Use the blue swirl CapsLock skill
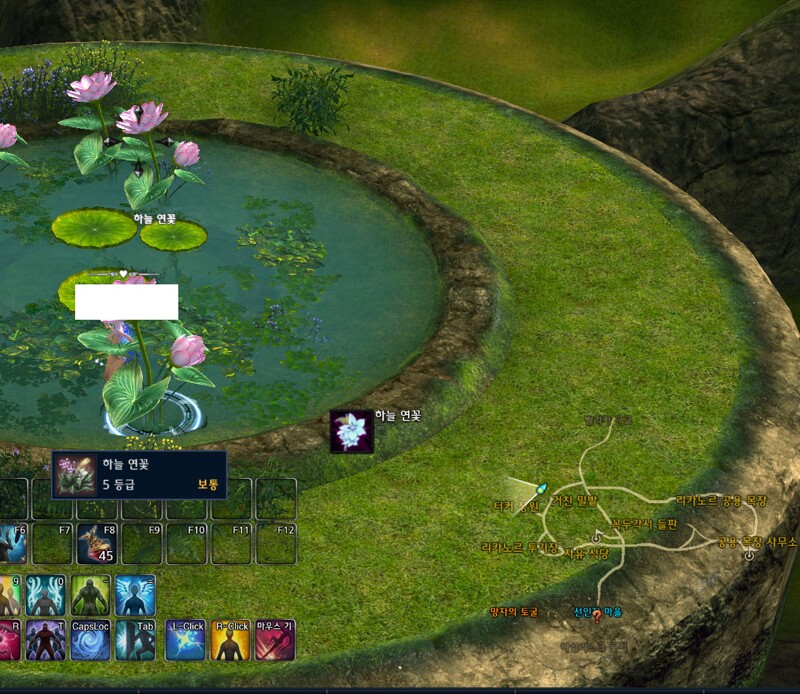 (90, 640)
